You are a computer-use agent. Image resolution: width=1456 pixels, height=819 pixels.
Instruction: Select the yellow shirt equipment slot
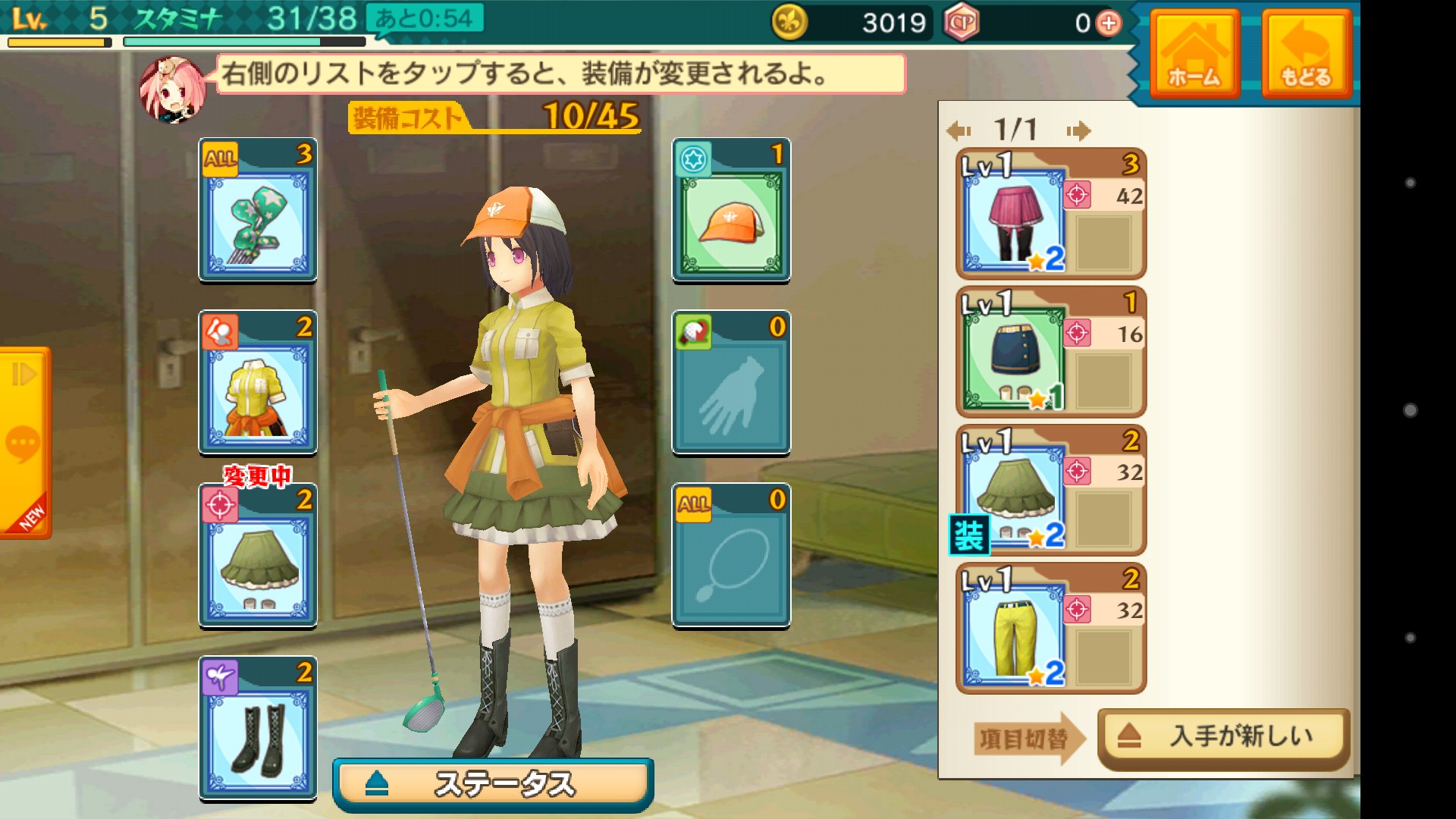click(258, 383)
